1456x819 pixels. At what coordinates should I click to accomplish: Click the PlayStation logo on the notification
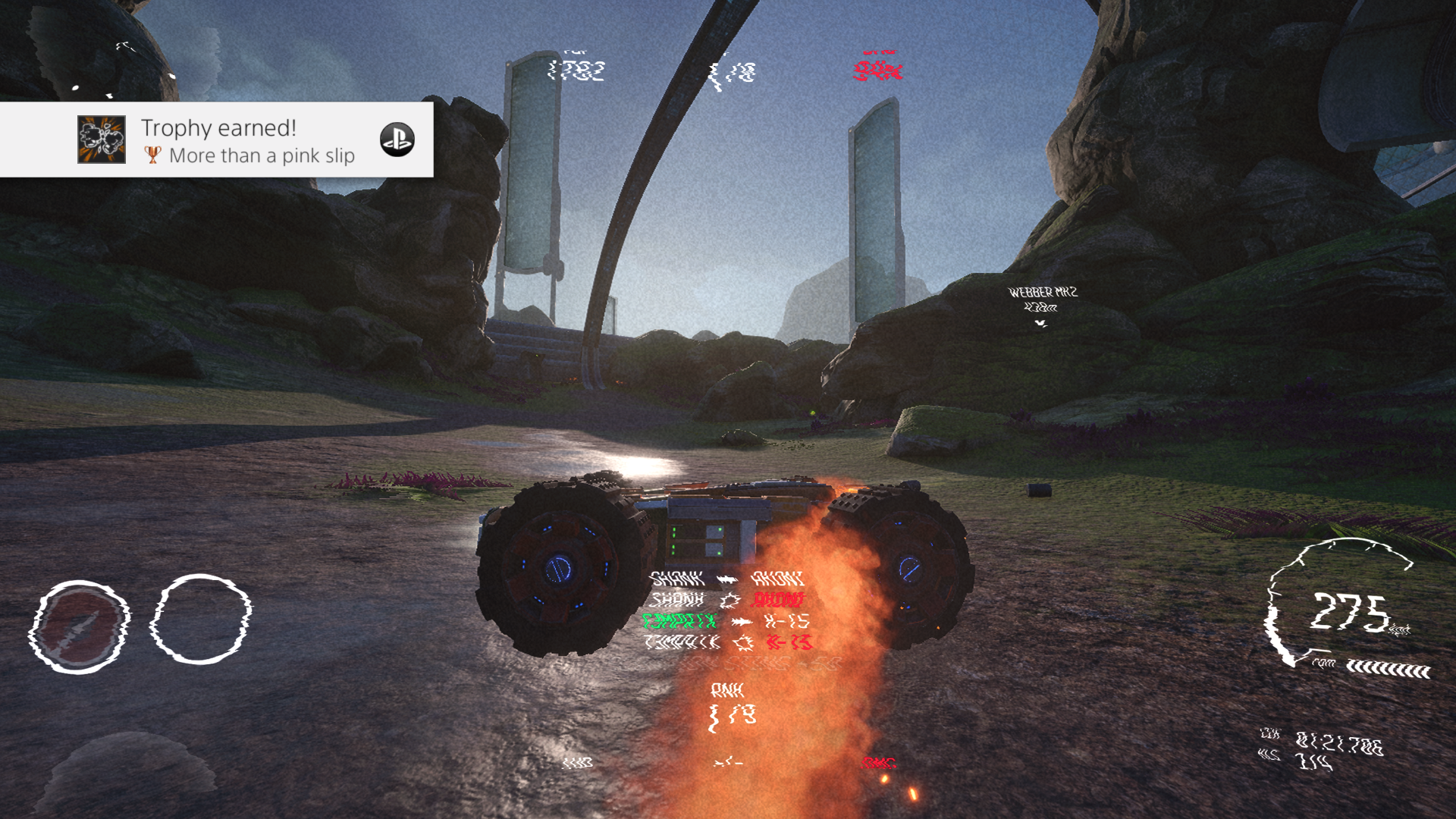point(397,140)
